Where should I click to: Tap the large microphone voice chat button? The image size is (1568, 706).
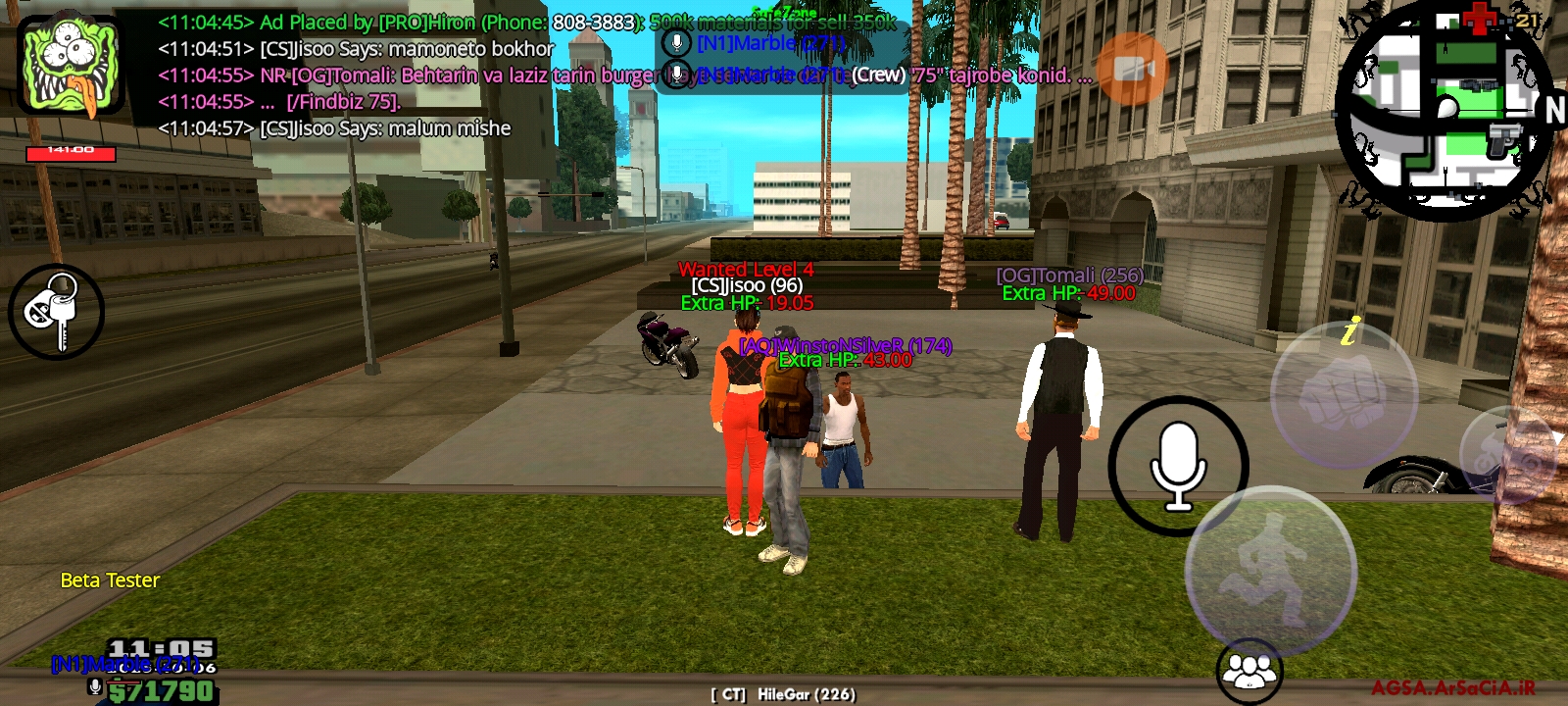1178,466
